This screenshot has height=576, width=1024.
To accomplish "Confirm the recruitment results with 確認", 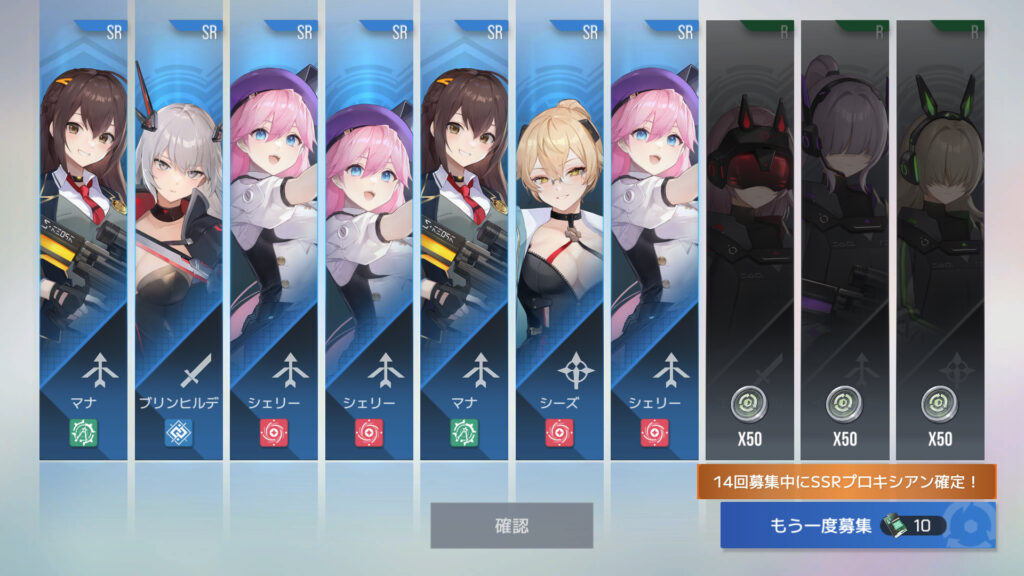I will coord(511,525).
